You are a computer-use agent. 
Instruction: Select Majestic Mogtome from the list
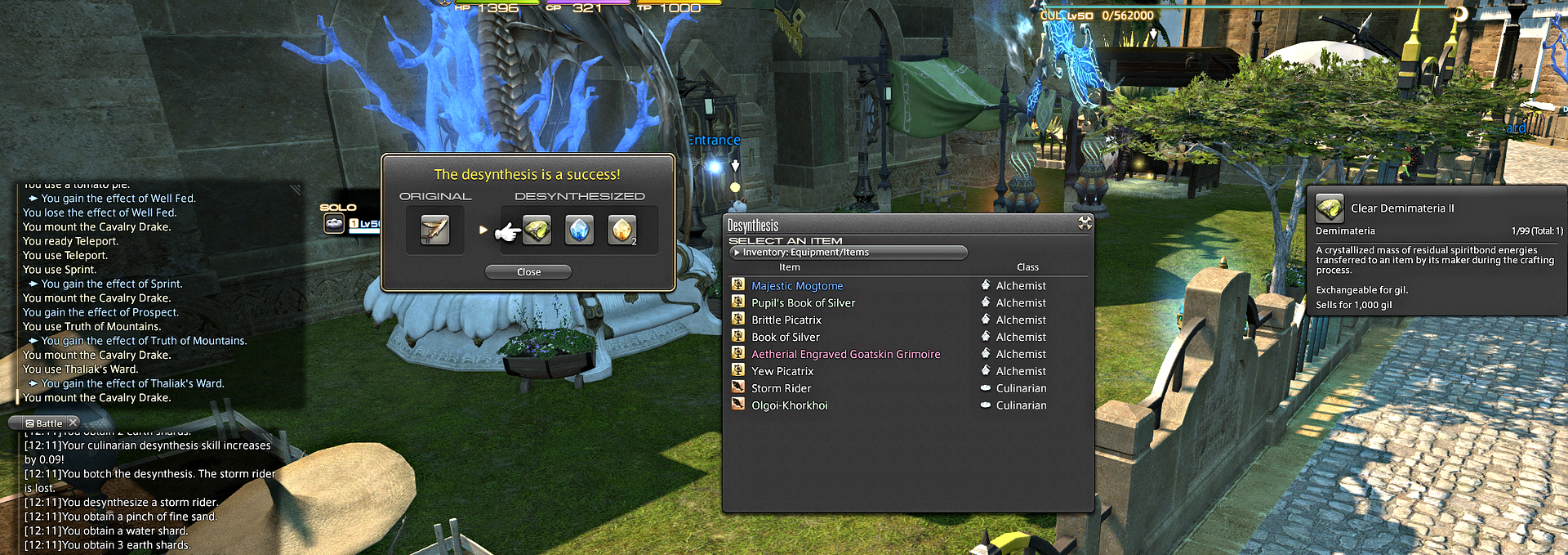797,286
